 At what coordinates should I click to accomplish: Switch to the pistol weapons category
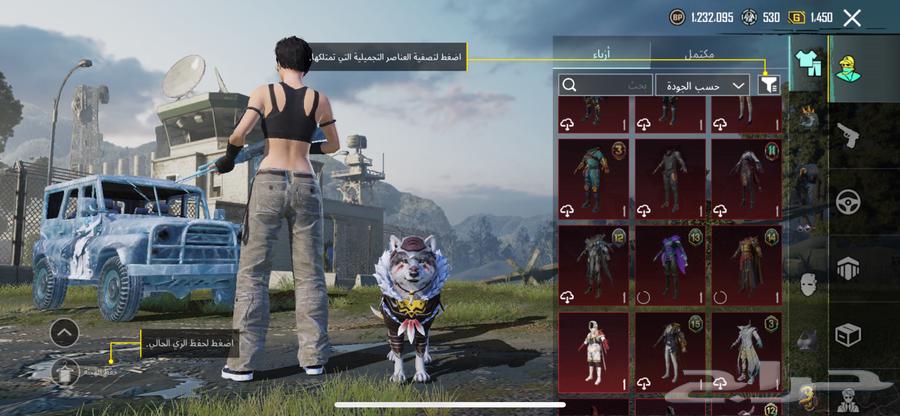tap(848, 134)
